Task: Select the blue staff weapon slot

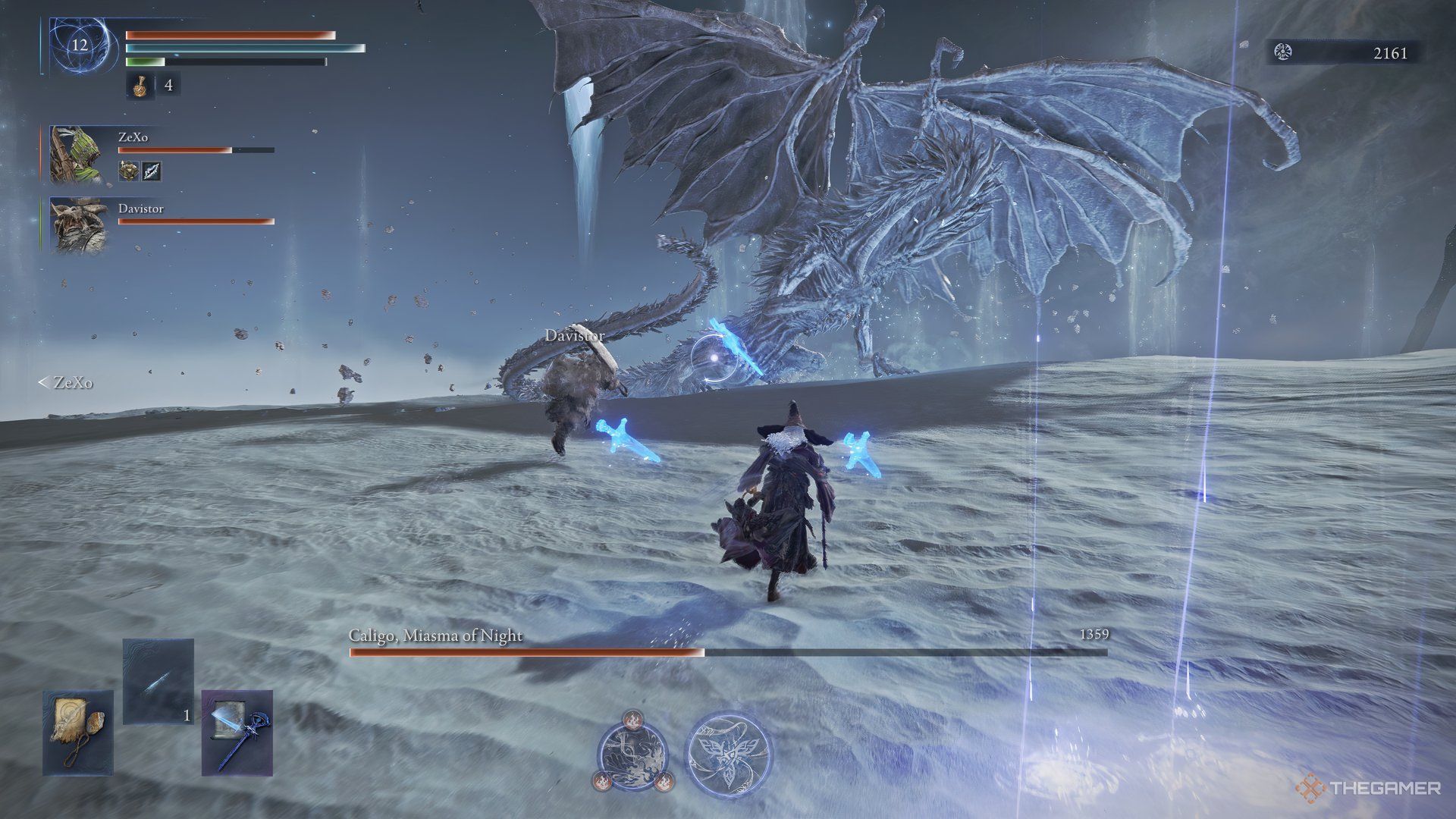Action: 237,733
